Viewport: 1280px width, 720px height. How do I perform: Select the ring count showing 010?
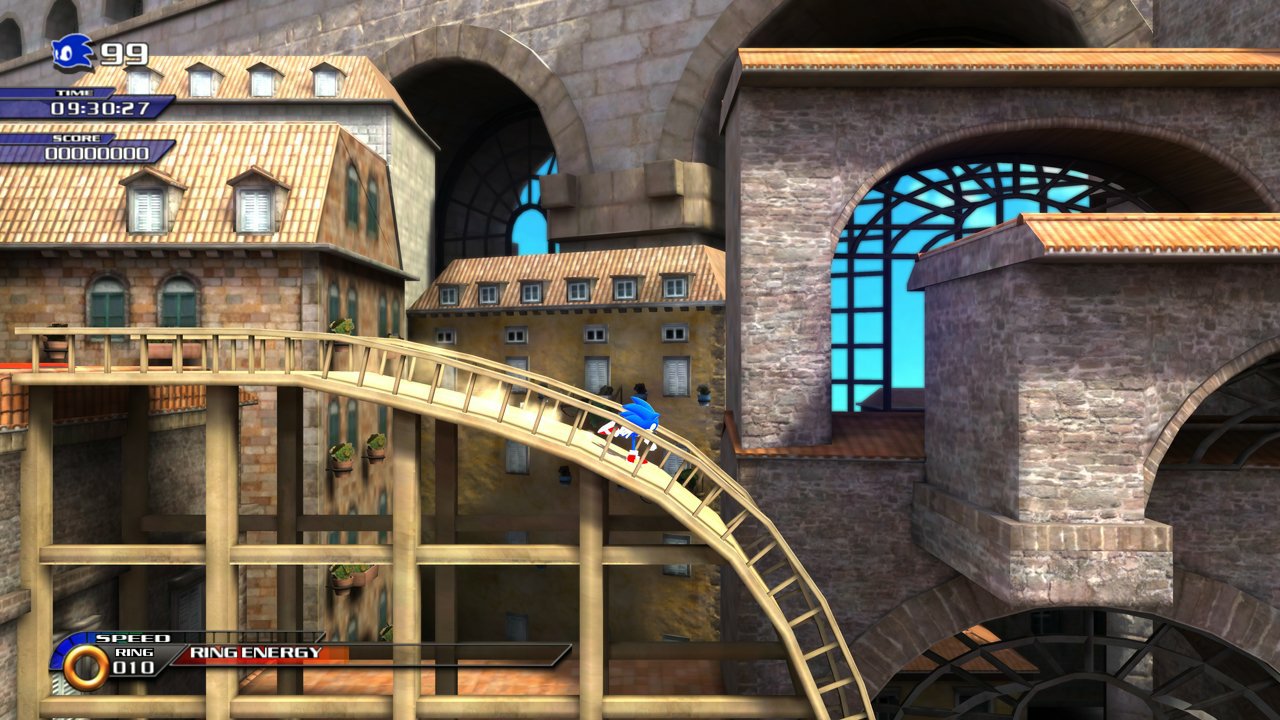135,665
